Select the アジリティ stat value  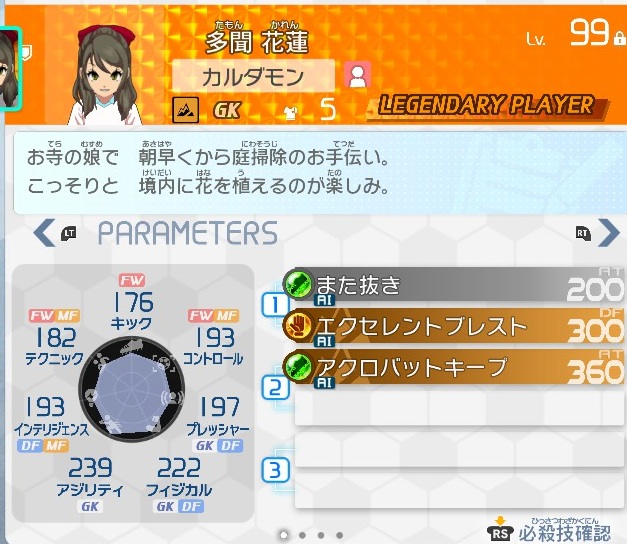coord(90,469)
